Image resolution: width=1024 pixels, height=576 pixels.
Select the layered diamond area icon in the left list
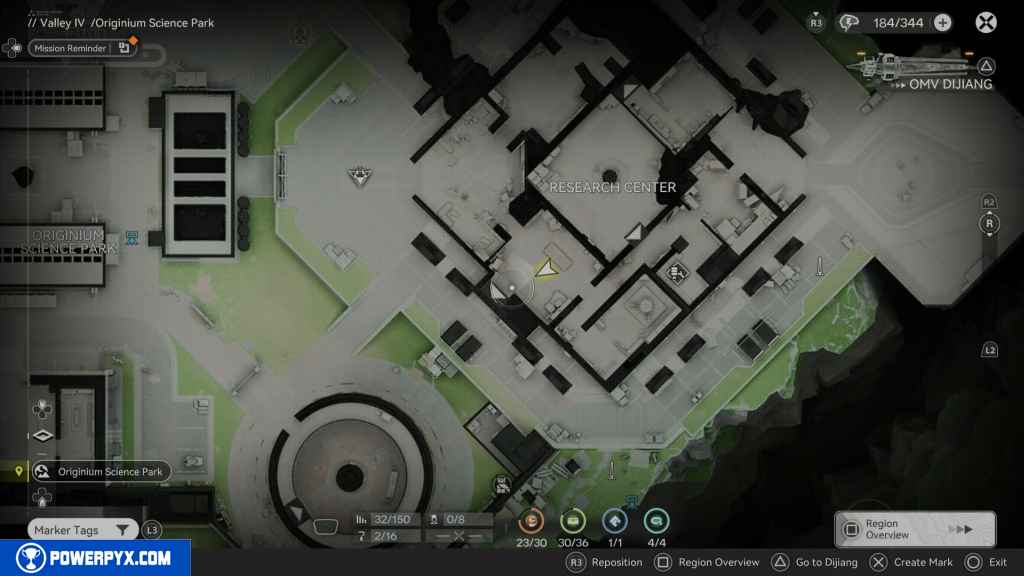click(x=41, y=435)
